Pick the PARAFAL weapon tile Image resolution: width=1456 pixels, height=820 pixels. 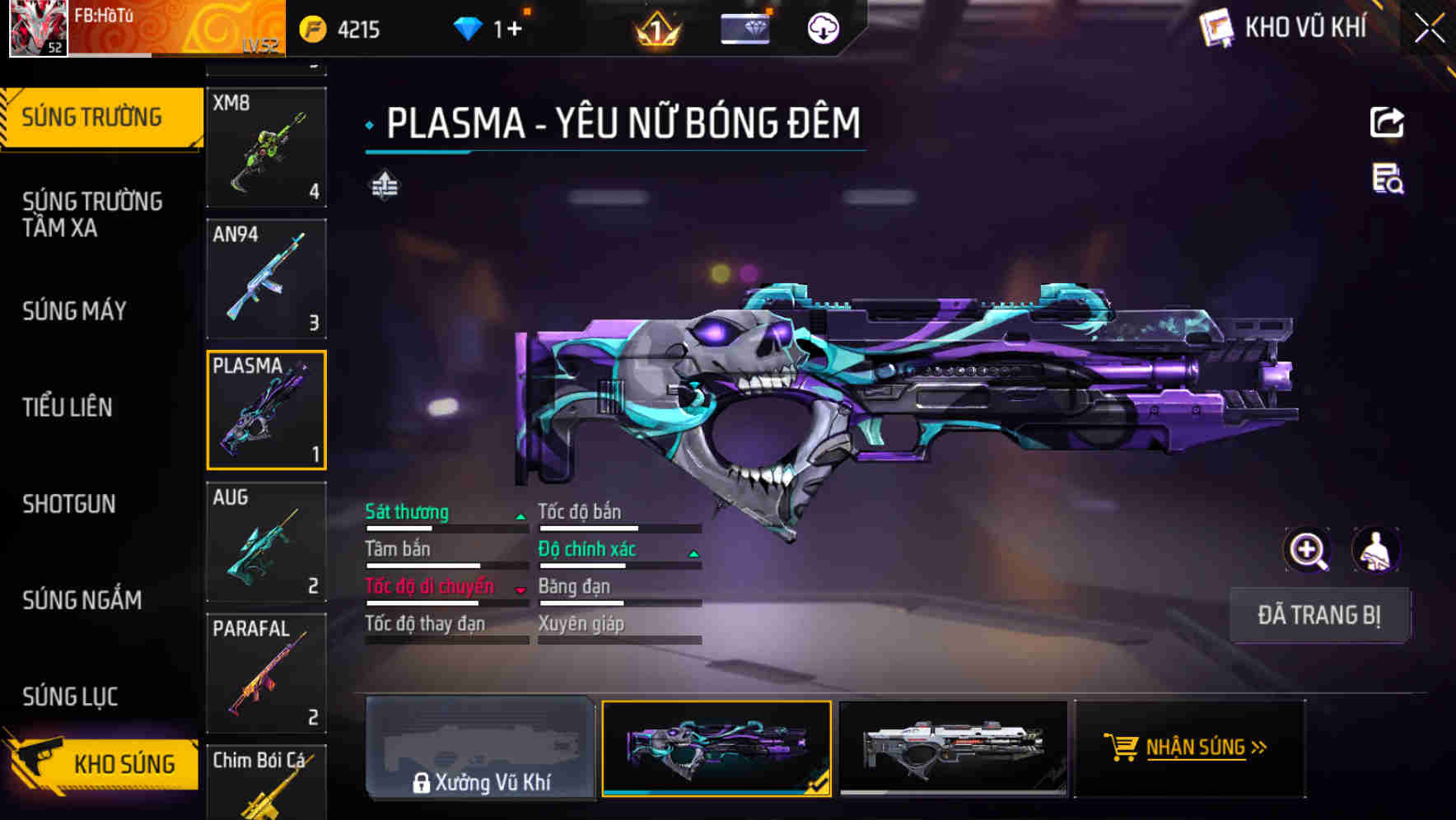(266, 673)
